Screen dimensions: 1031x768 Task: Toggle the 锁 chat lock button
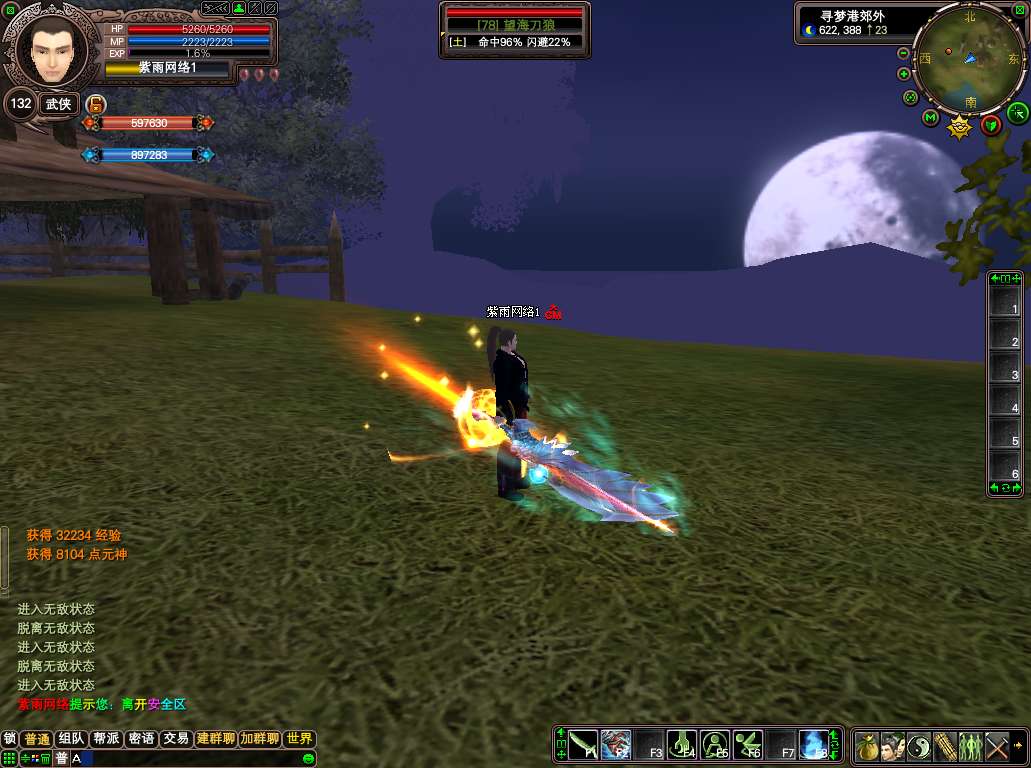tap(10, 739)
